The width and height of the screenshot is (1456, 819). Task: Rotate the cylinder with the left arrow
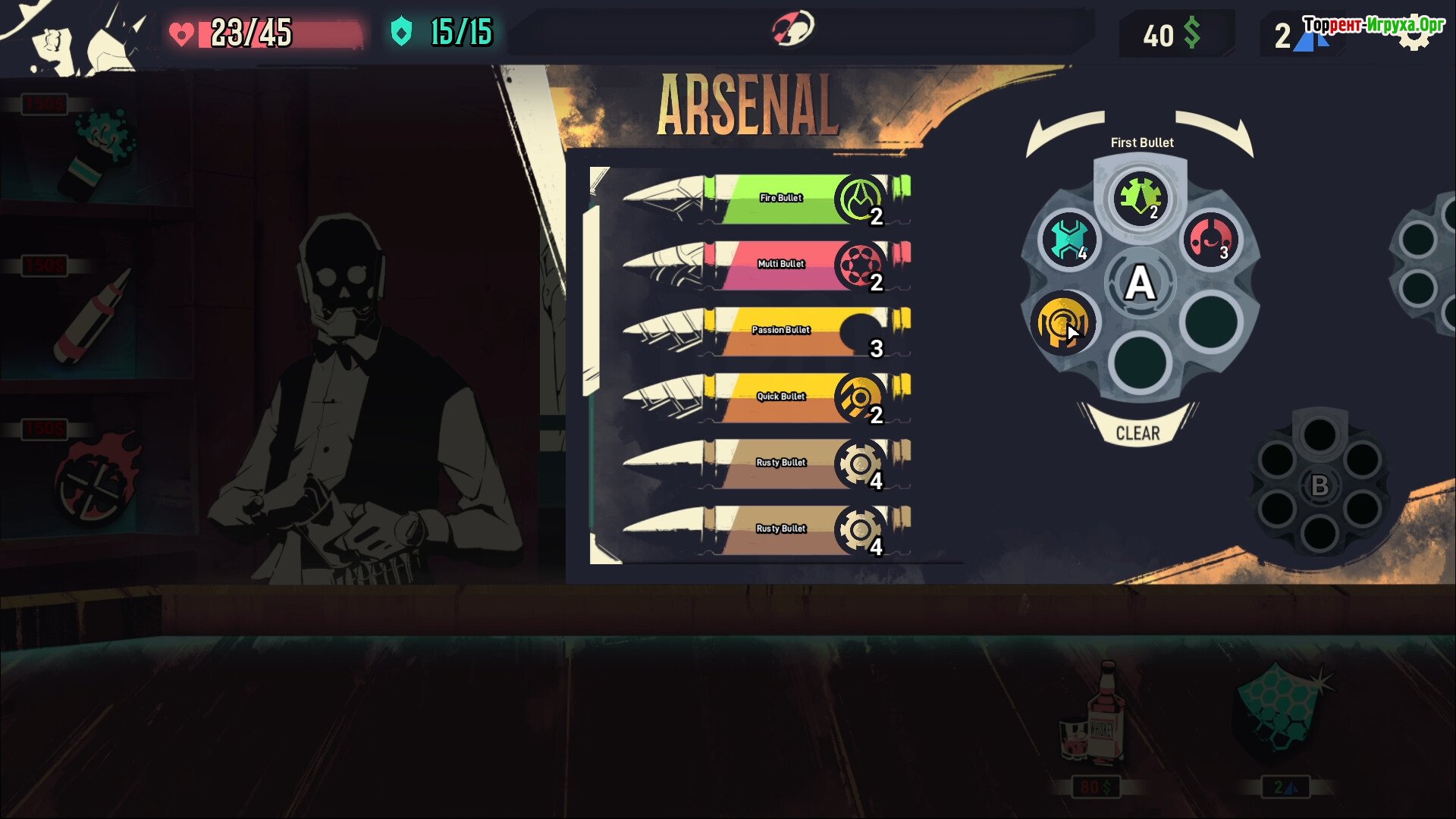(x=1063, y=132)
